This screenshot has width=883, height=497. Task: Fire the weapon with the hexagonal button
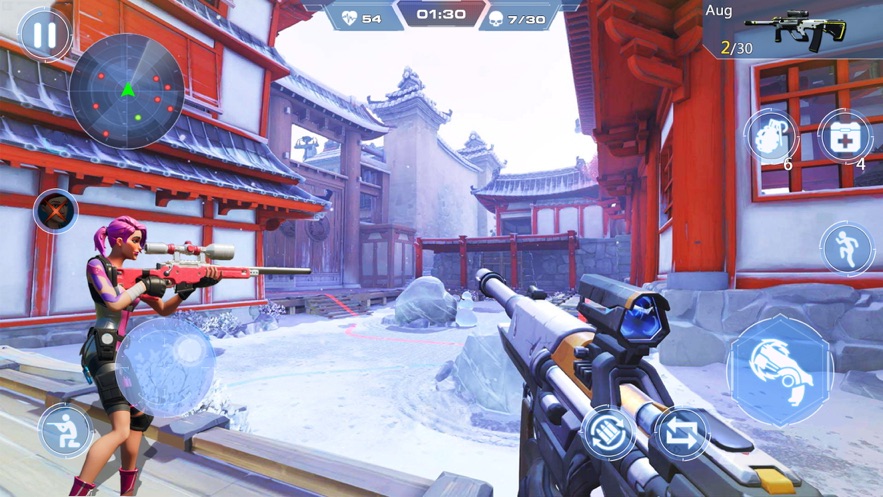[780, 369]
